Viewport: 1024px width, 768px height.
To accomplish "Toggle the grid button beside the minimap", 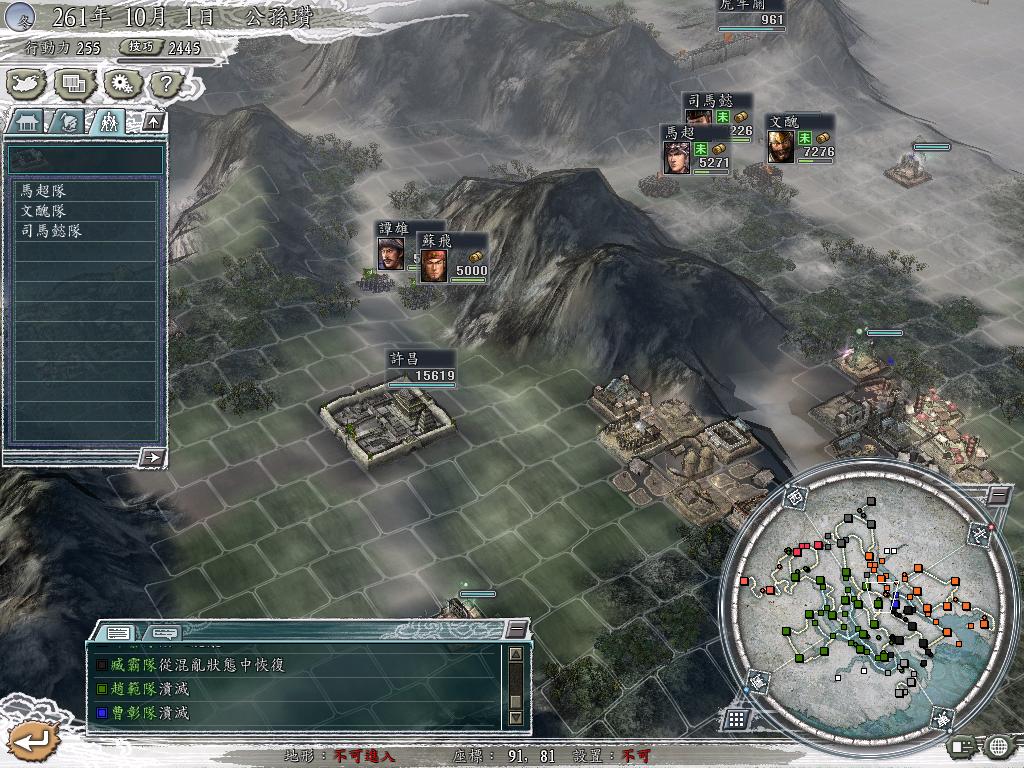I will pyautogui.click(x=735, y=718).
